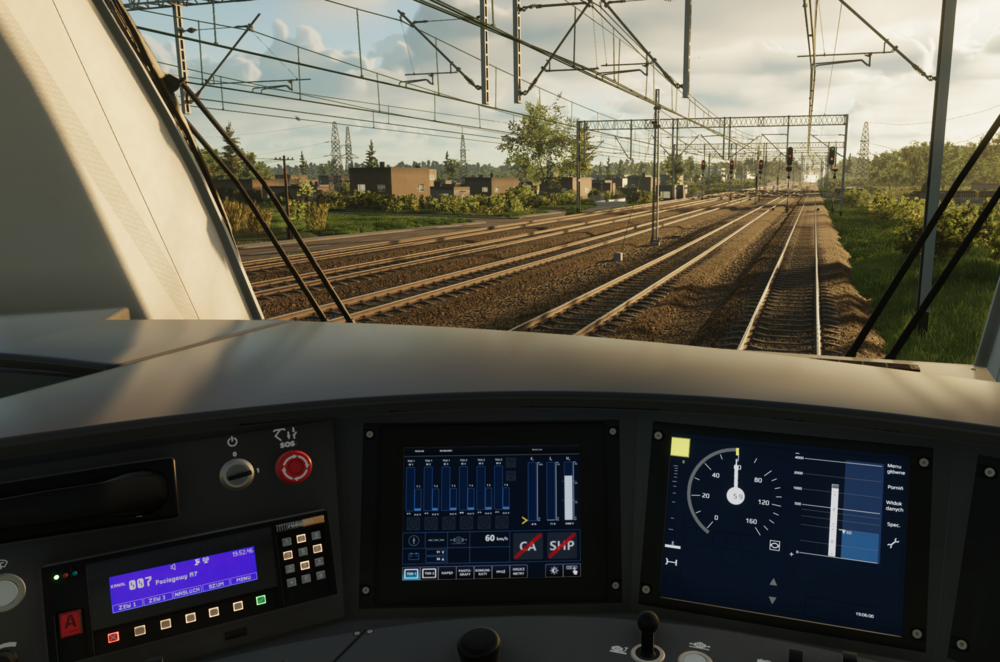The width and height of the screenshot is (1000, 662).
Task: Select Pomiń on the ETCS display
Action: [895, 488]
